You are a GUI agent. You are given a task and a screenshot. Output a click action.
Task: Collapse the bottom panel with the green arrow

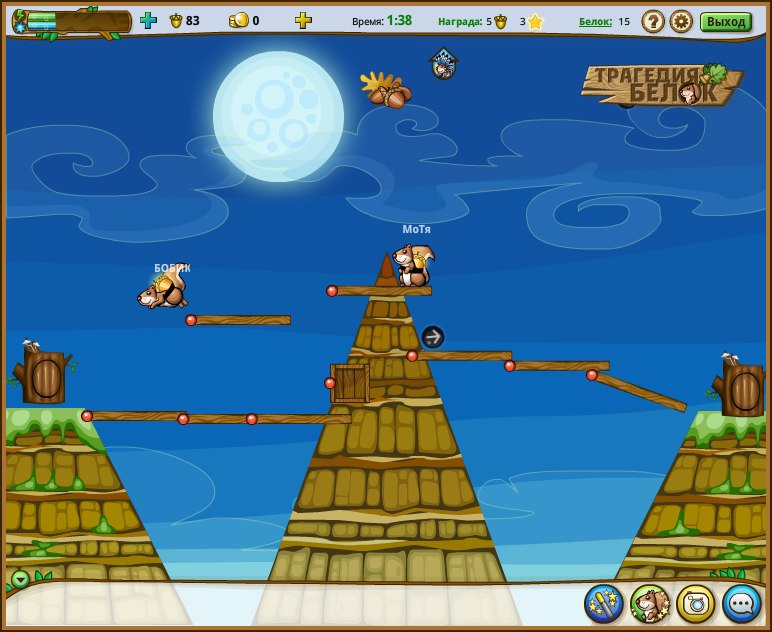pyautogui.click(x=20, y=579)
